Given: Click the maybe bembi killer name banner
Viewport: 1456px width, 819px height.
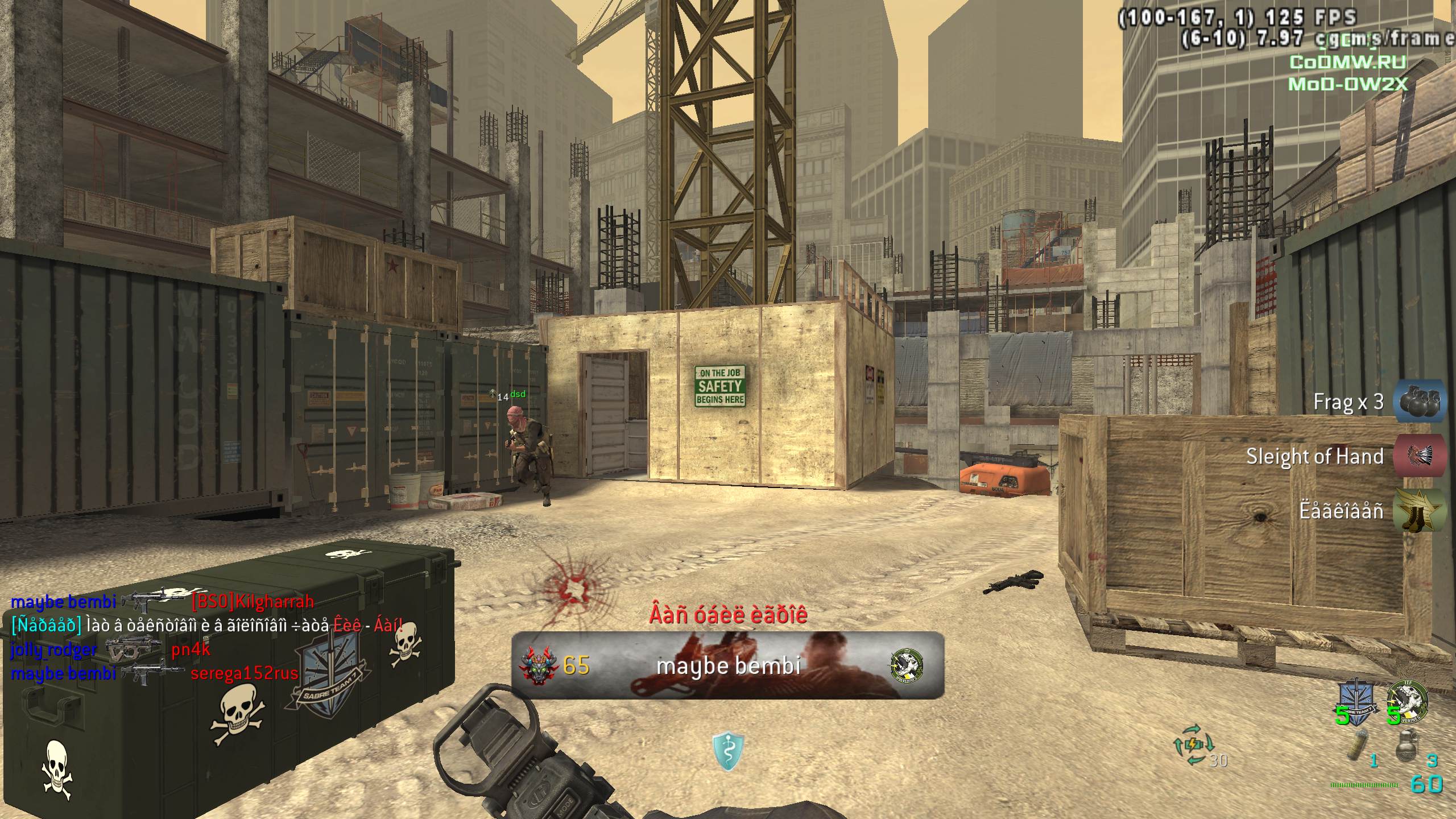Looking at the screenshot, I should (728, 665).
